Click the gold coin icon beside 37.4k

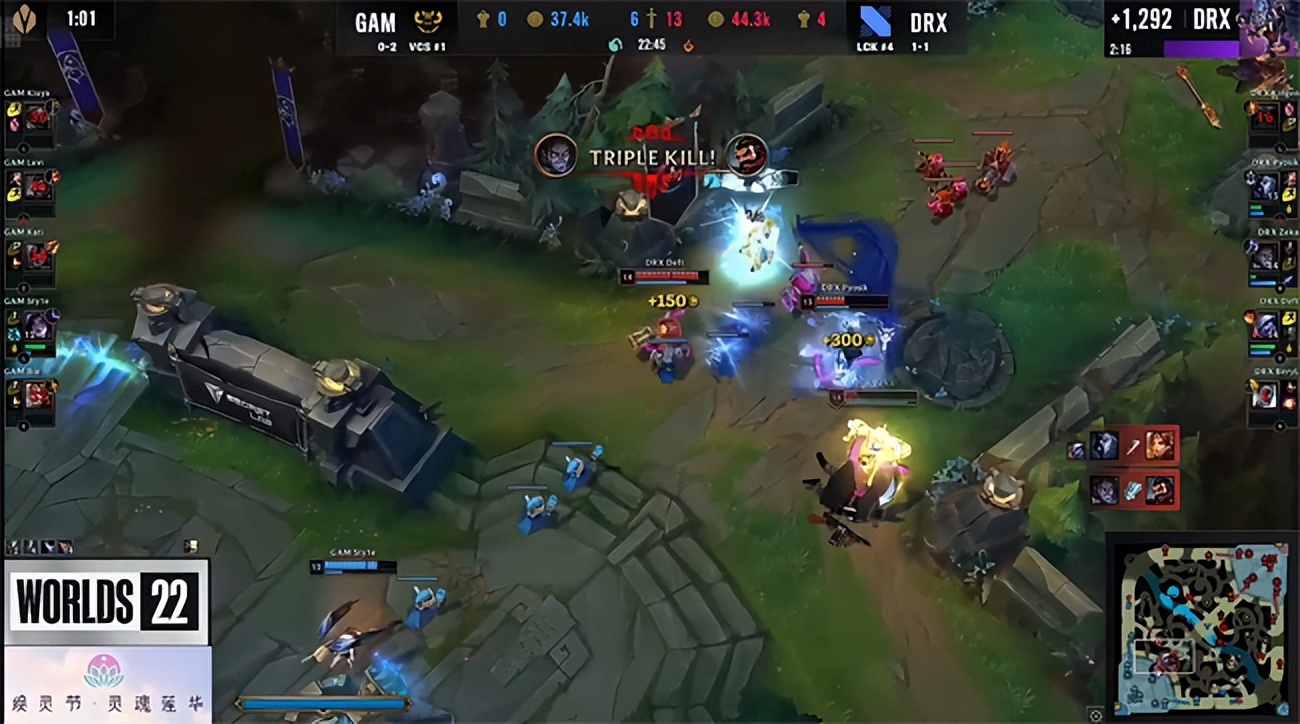click(536, 19)
